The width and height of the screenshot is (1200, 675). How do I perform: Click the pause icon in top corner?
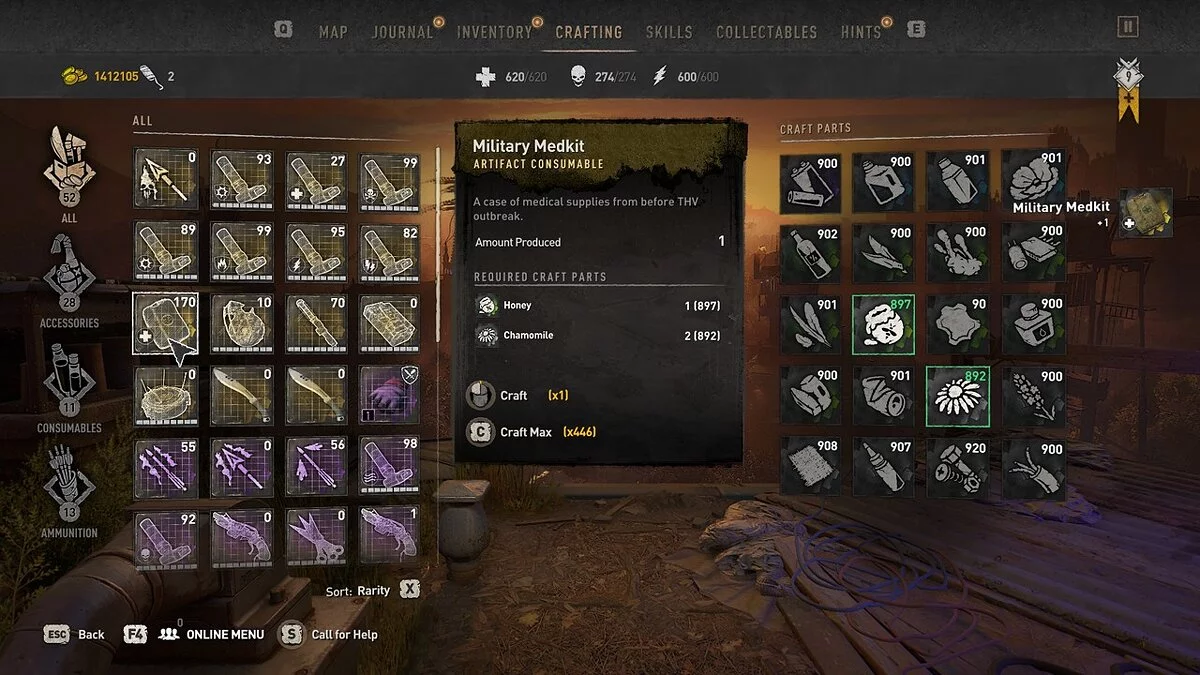tap(1128, 27)
